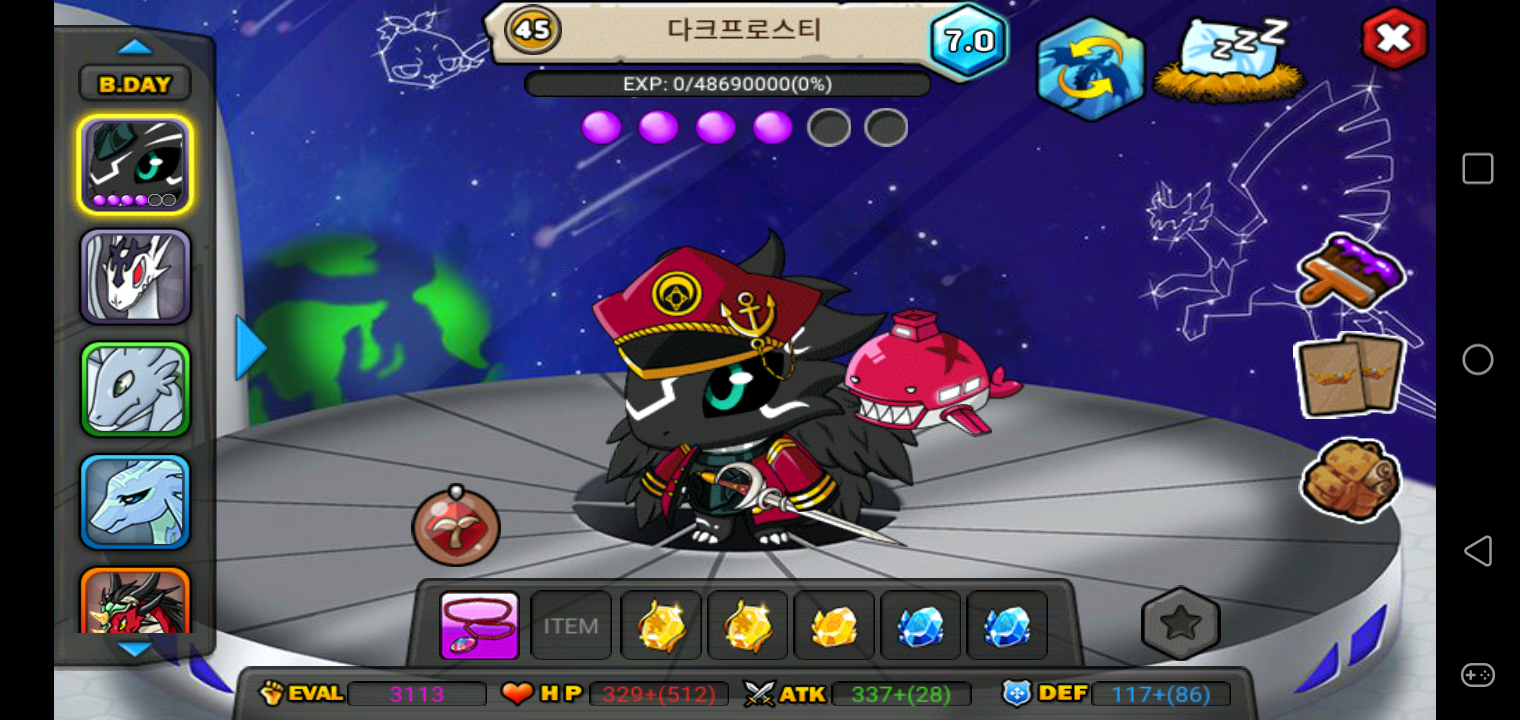Close the dragon screen with red X
Image resolution: width=1520 pixels, height=720 pixels.
tap(1393, 38)
